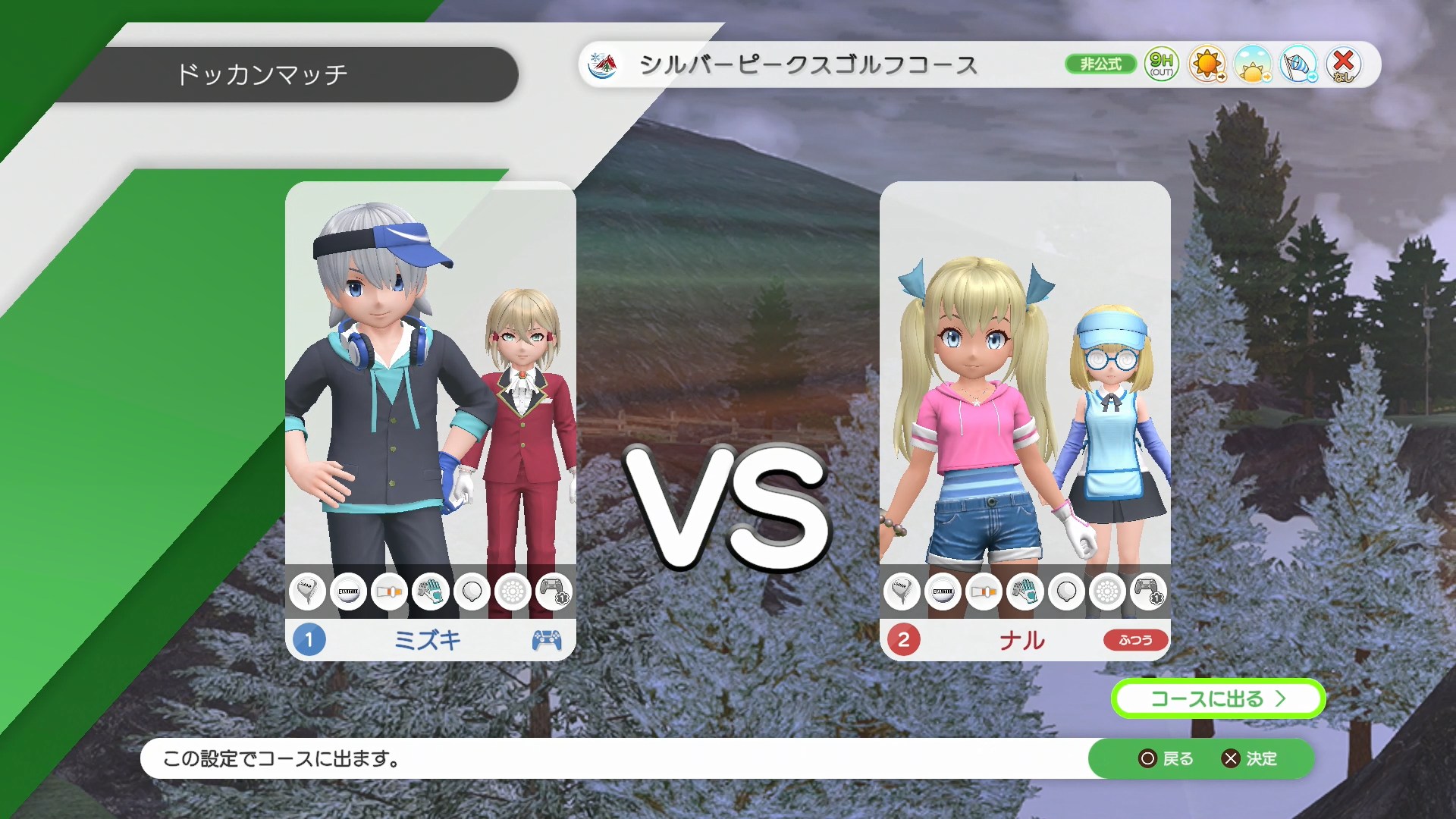
Task: Open the wind sock weather icon
Action: click(1298, 65)
